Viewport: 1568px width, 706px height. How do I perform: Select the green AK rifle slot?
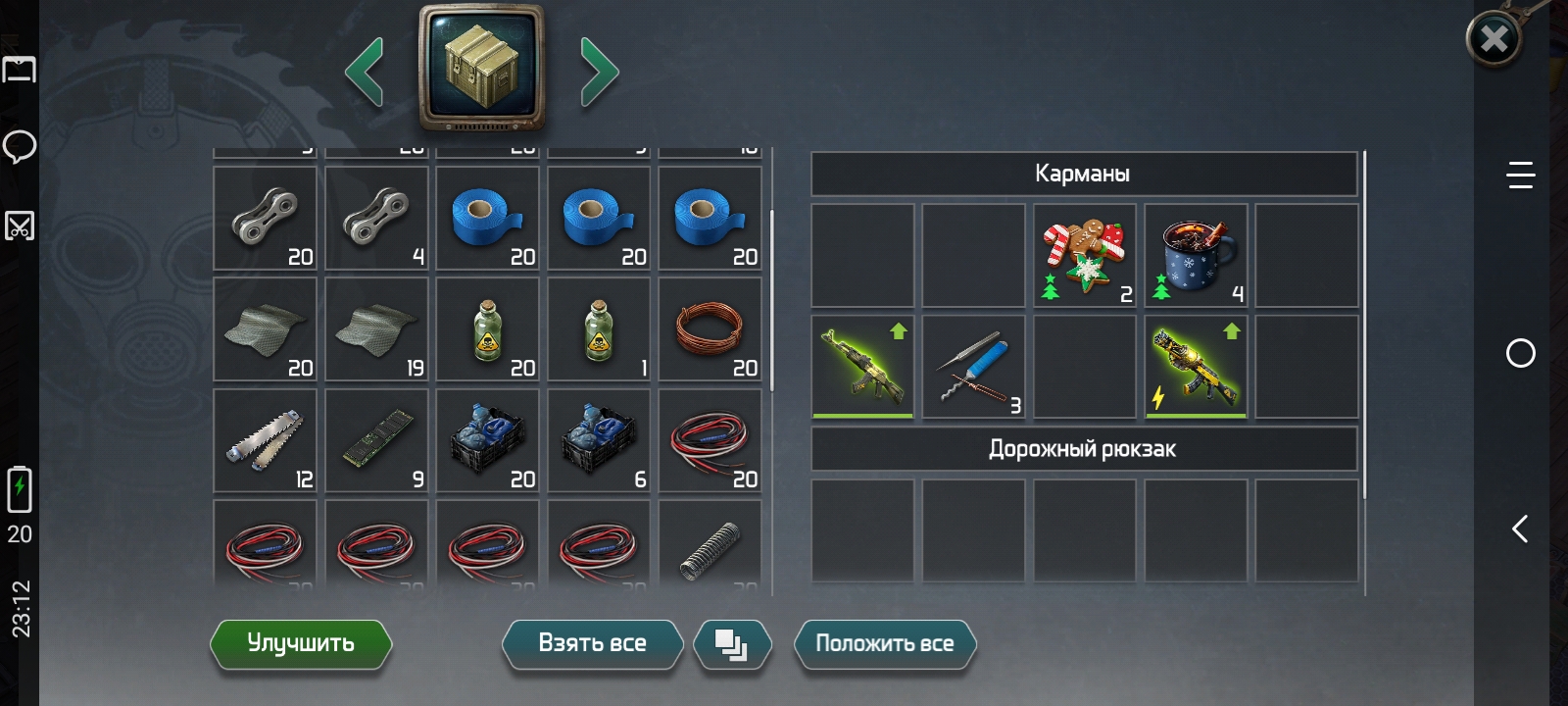862,367
